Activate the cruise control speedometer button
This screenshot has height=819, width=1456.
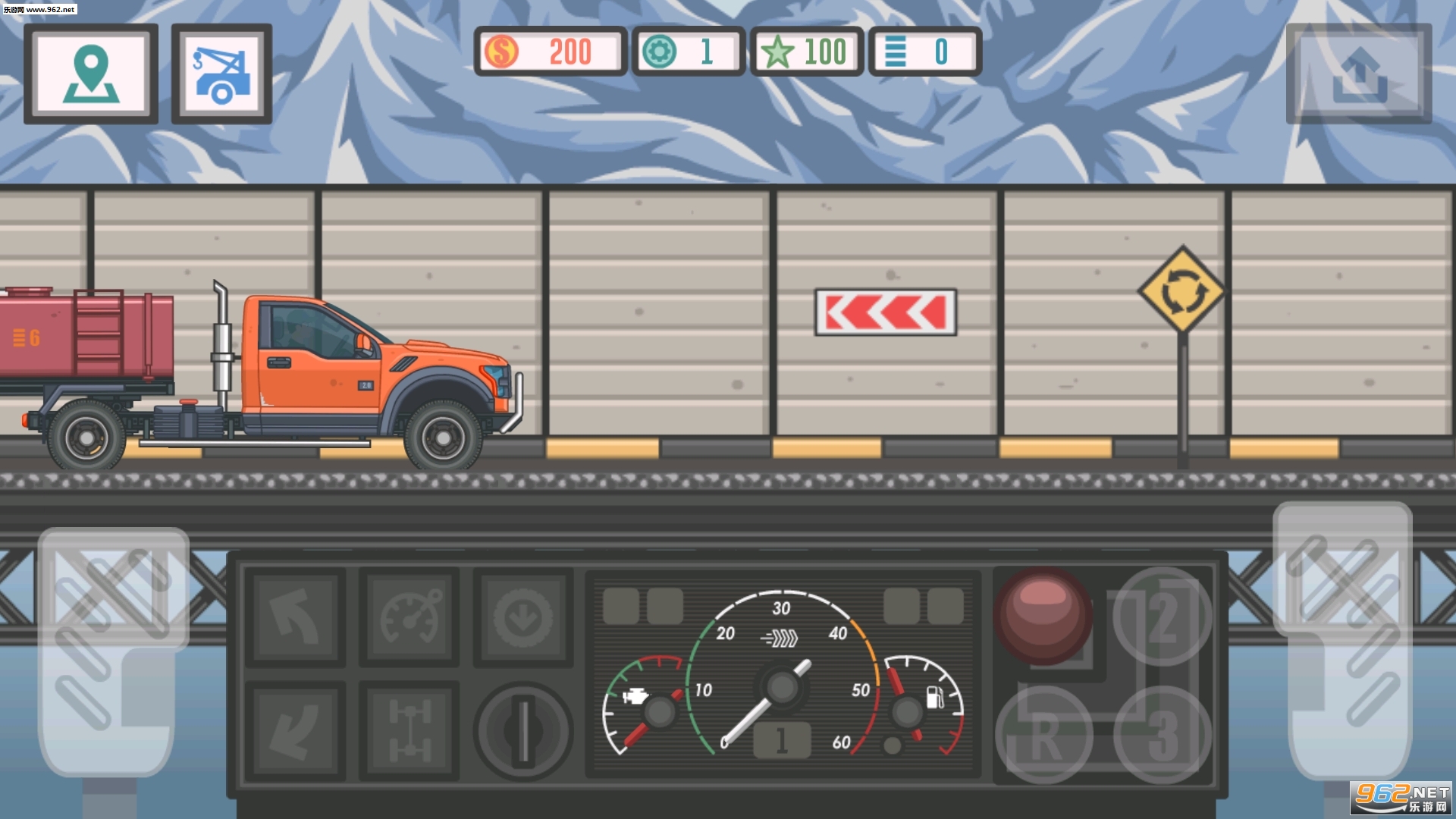[409, 617]
